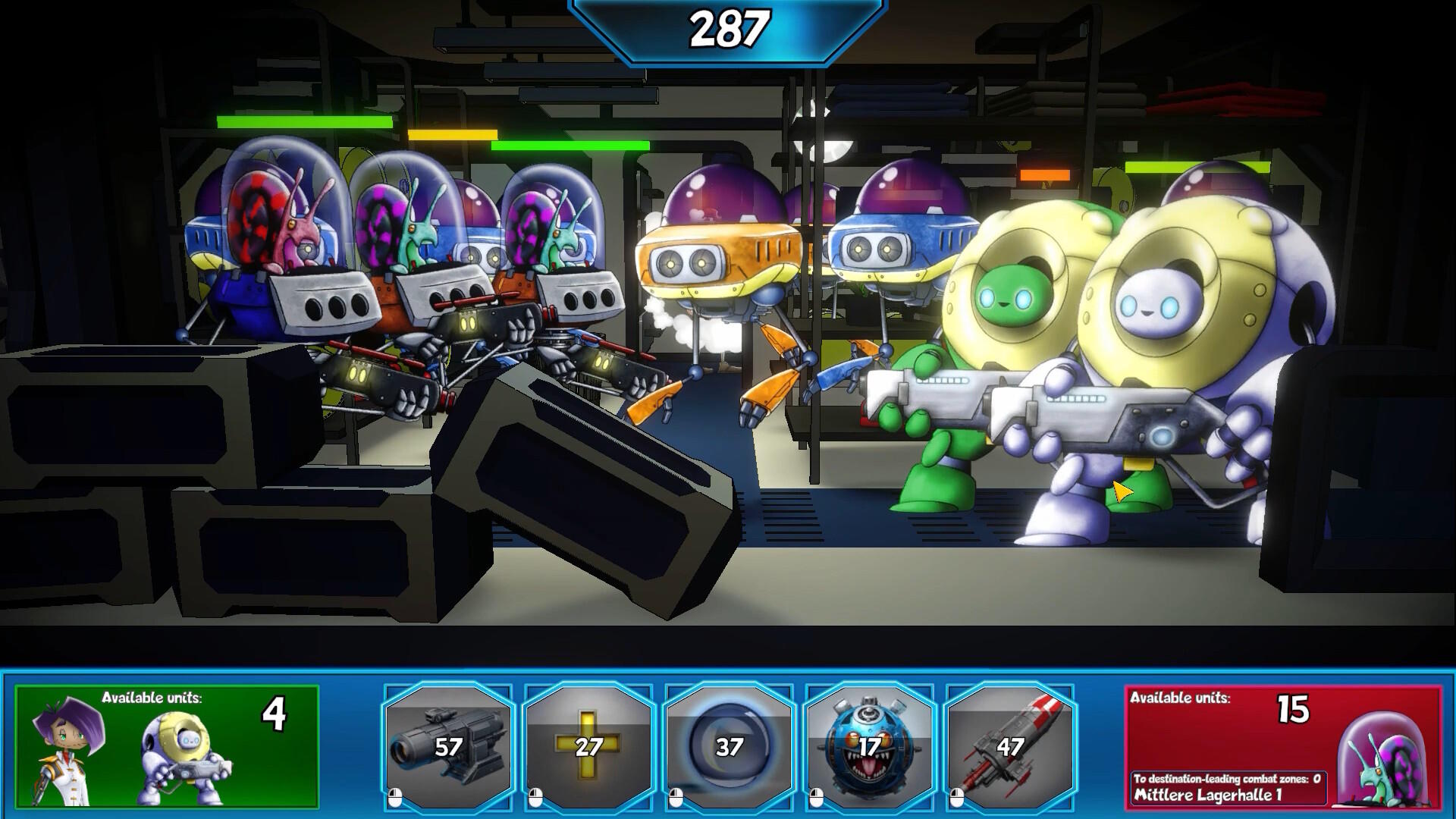
Task: Select the green available units panel
Action: [167, 746]
